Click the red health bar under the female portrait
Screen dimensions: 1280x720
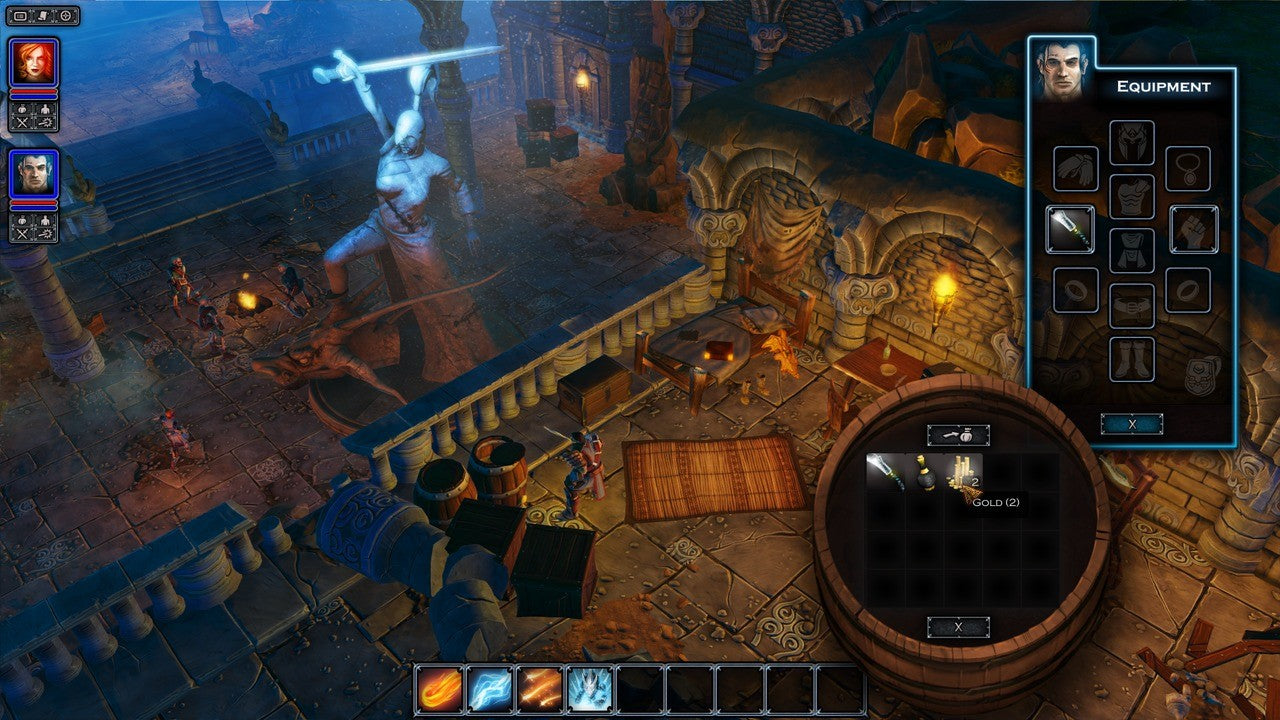(x=33, y=92)
